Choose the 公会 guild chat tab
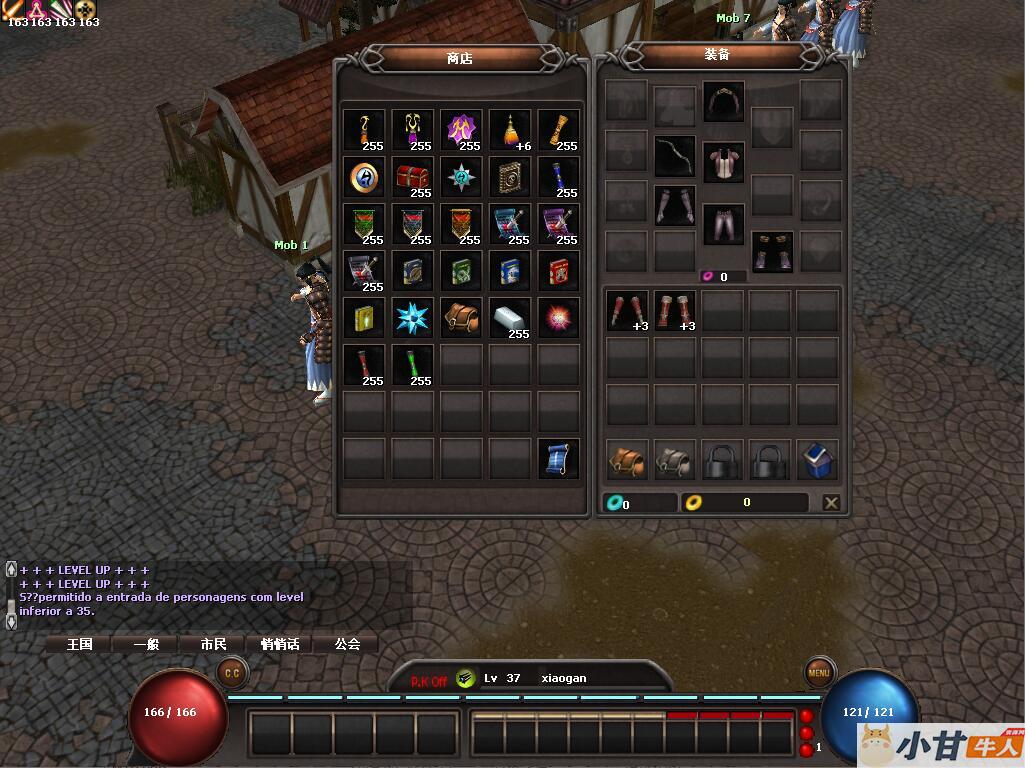The width and height of the screenshot is (1025, 768). (x=347, y=644)
